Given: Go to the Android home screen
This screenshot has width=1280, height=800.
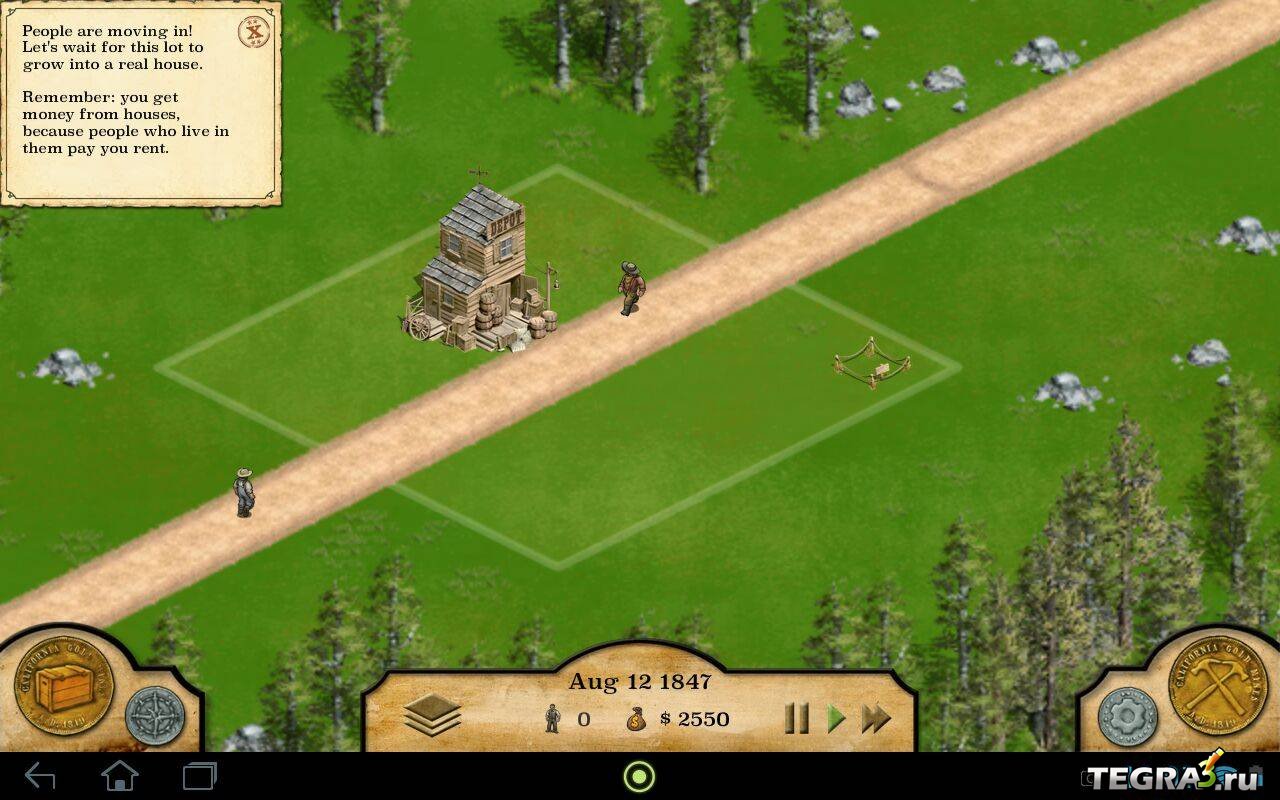Looking at the screenshot, I should 120,776.
